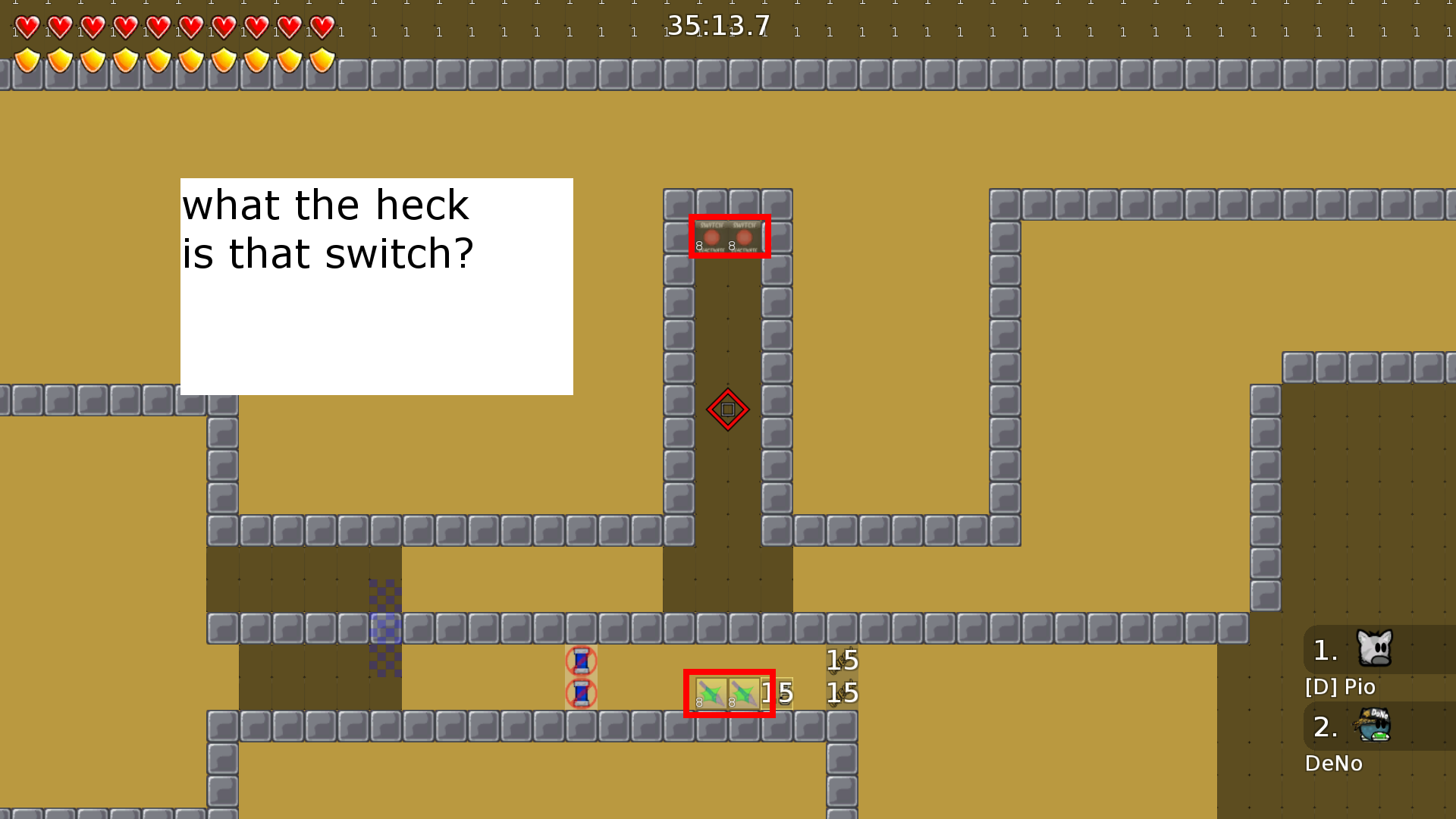The height and width of the screenshot is (819, 1456).
Task: Click the right shotgun pickup tile numbered 8
Action: [x=743, y=692]
